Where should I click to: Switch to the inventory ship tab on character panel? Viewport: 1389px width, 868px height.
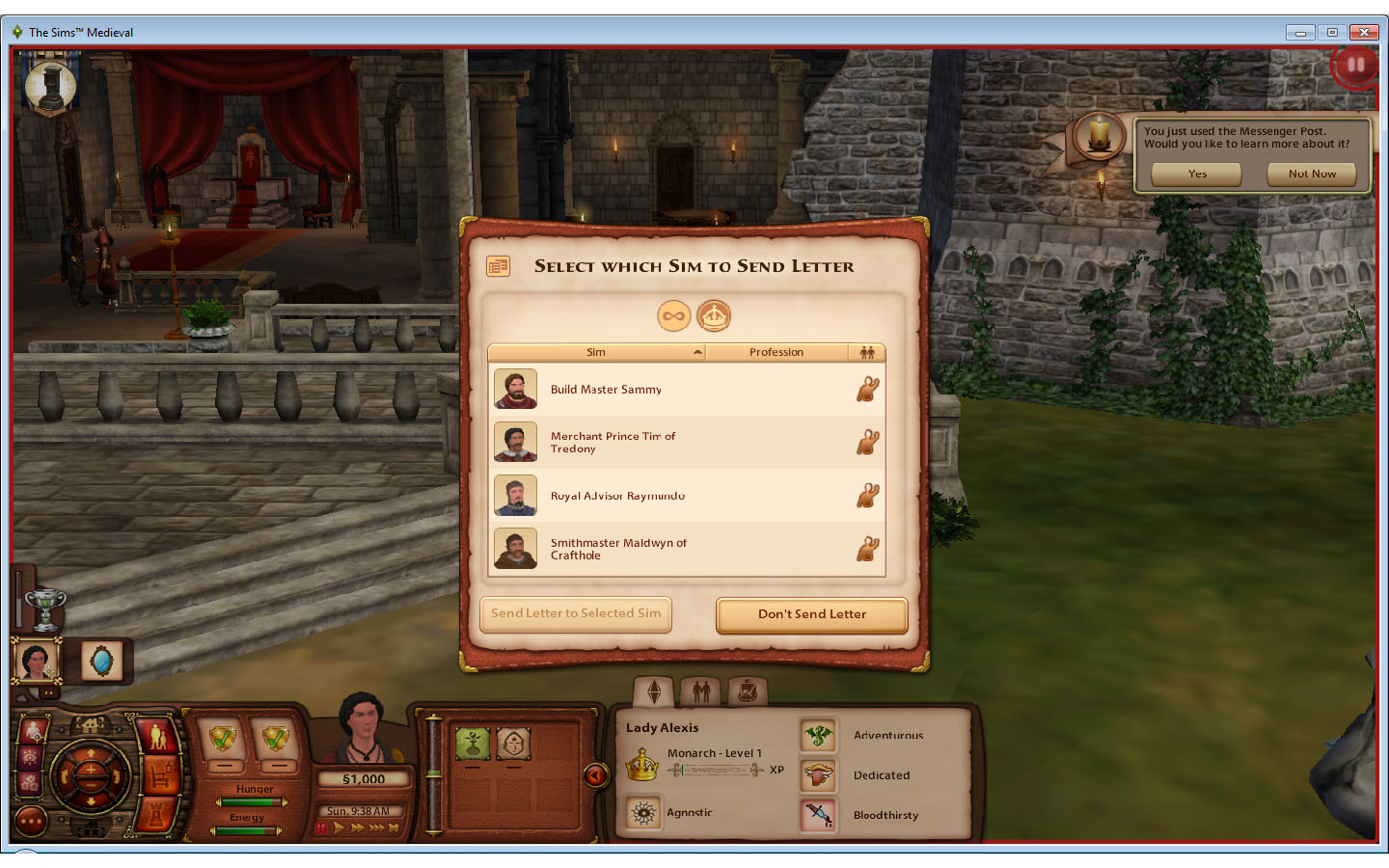point(746,692)
